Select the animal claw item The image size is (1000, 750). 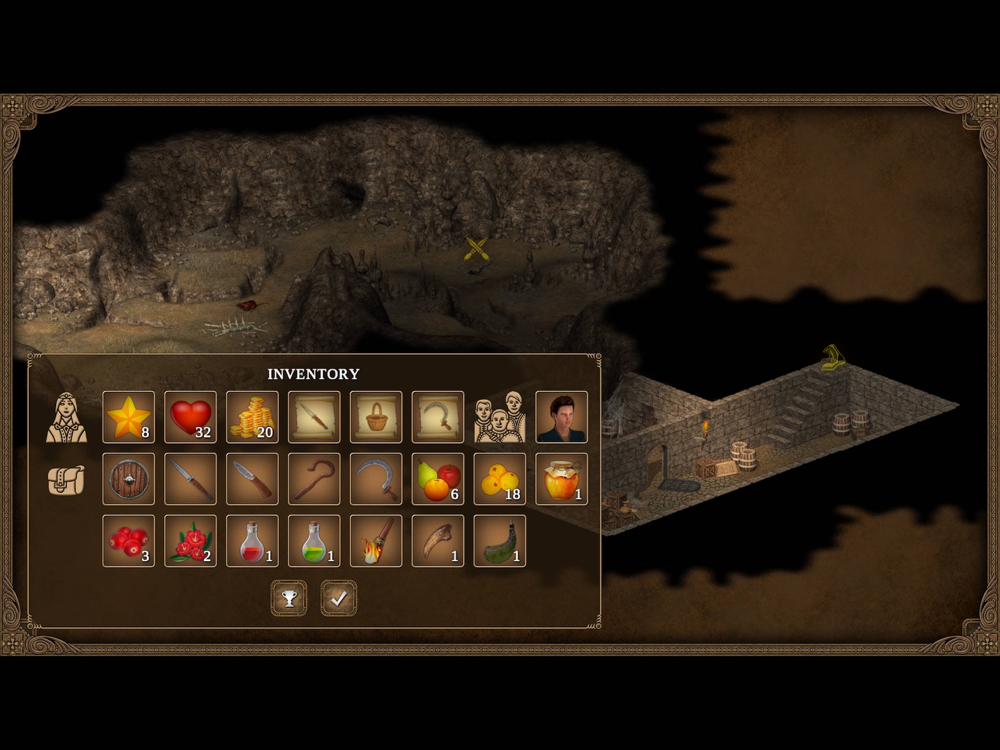(x=438, y=541)
